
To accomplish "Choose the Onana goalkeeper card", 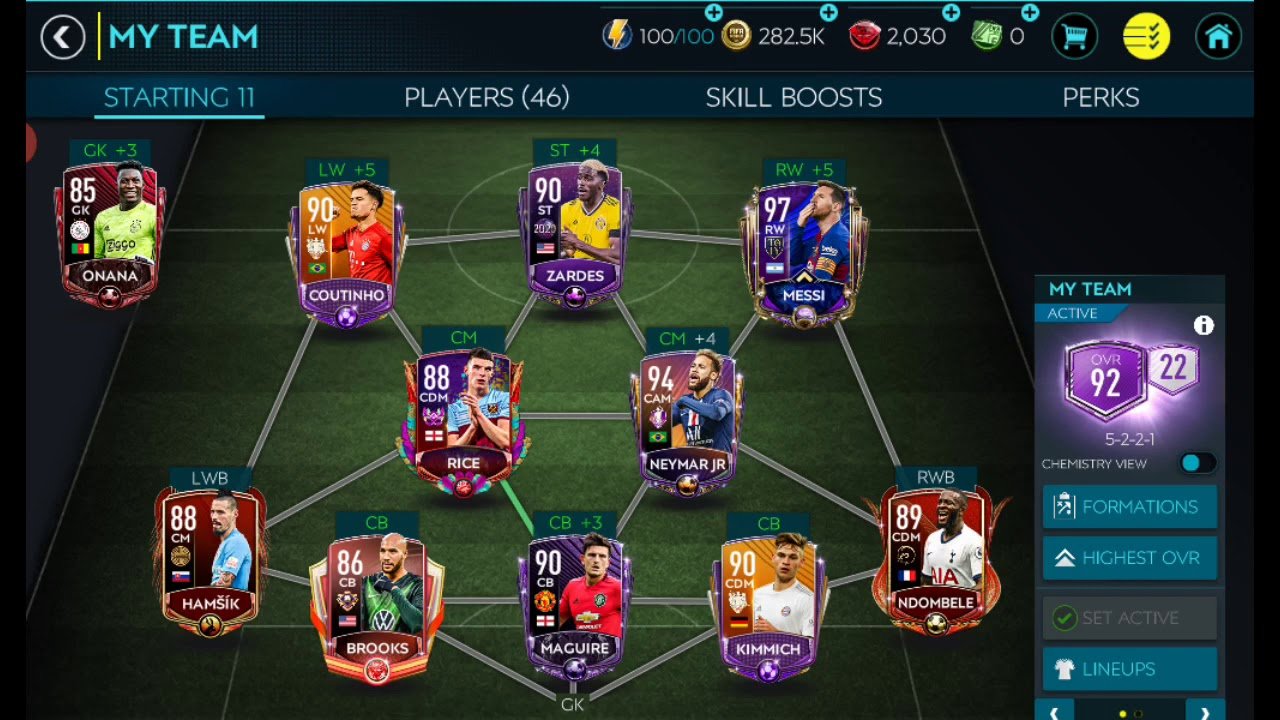I will coord(110,230).
